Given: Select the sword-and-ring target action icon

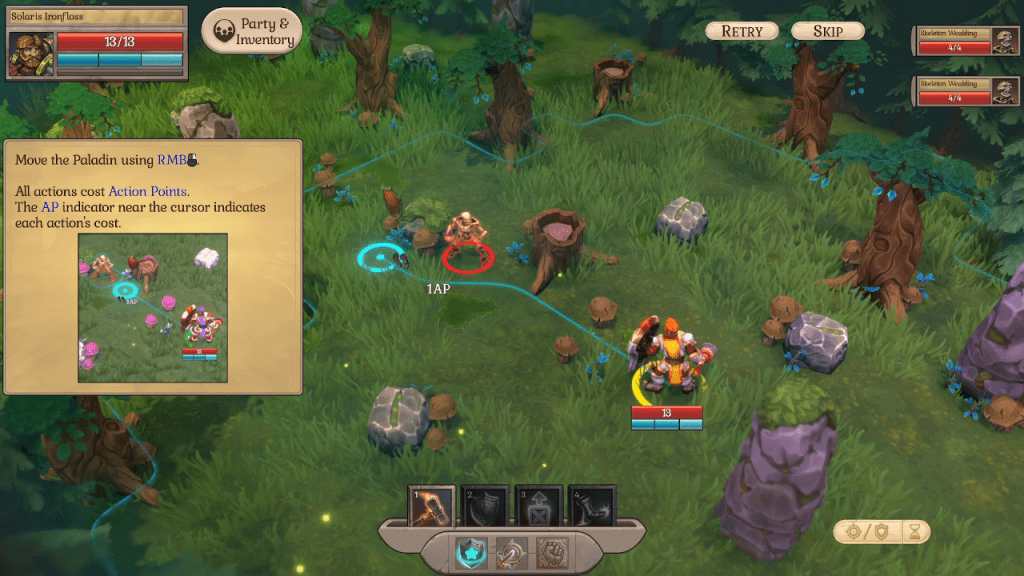Looking at the screenshot, I should coord(511,553).
